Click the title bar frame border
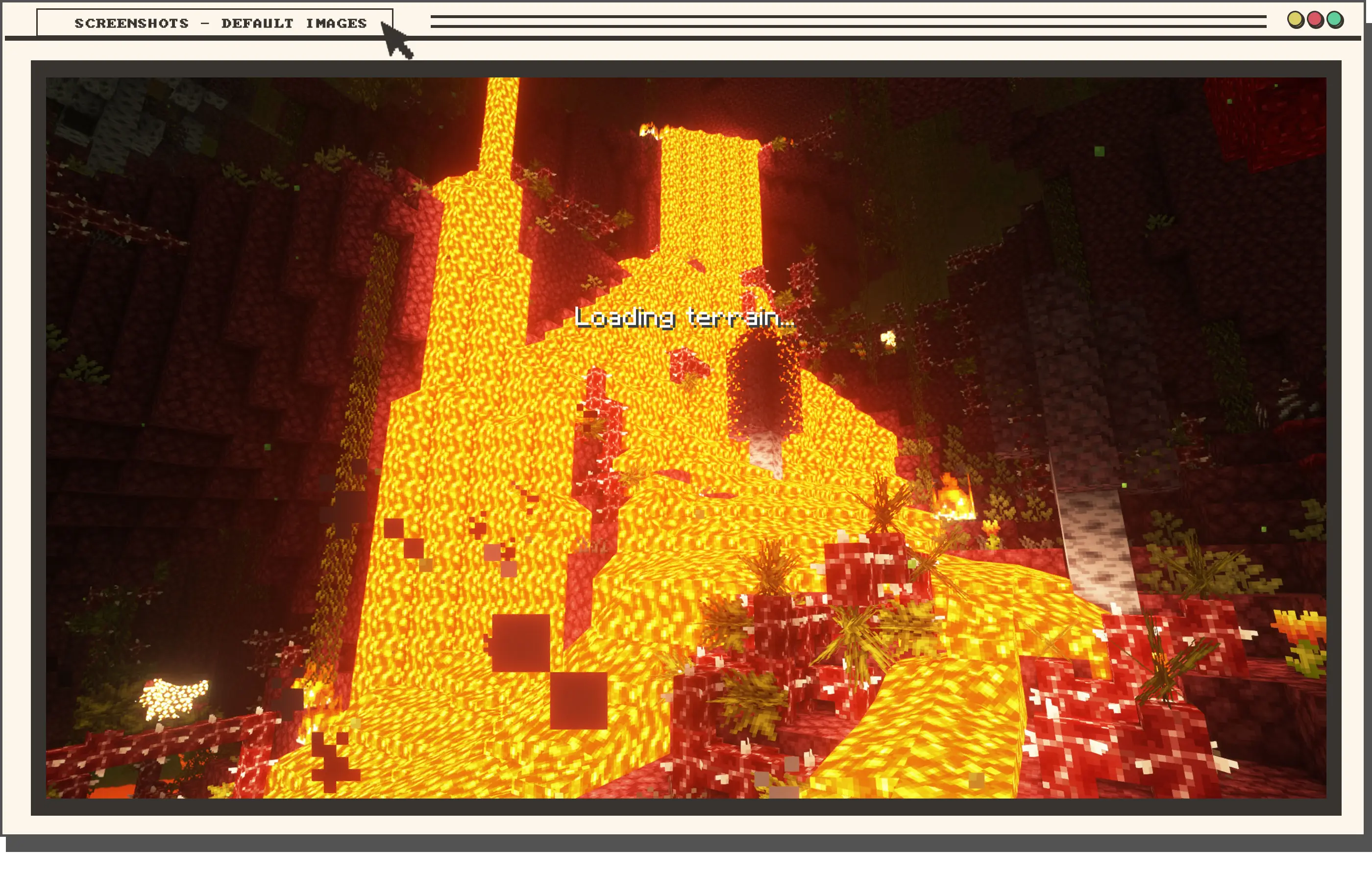Screen dimensions: 1372x876 click(x=684, y=40)
